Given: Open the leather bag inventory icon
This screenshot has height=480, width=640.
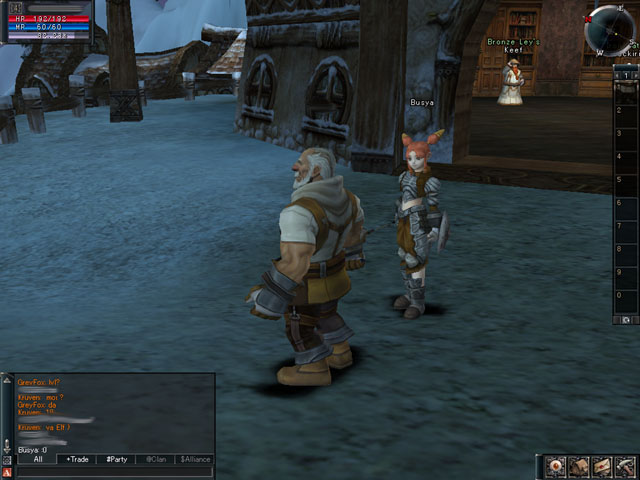Looking at the screenshot, I should click(x=580, y=466).
